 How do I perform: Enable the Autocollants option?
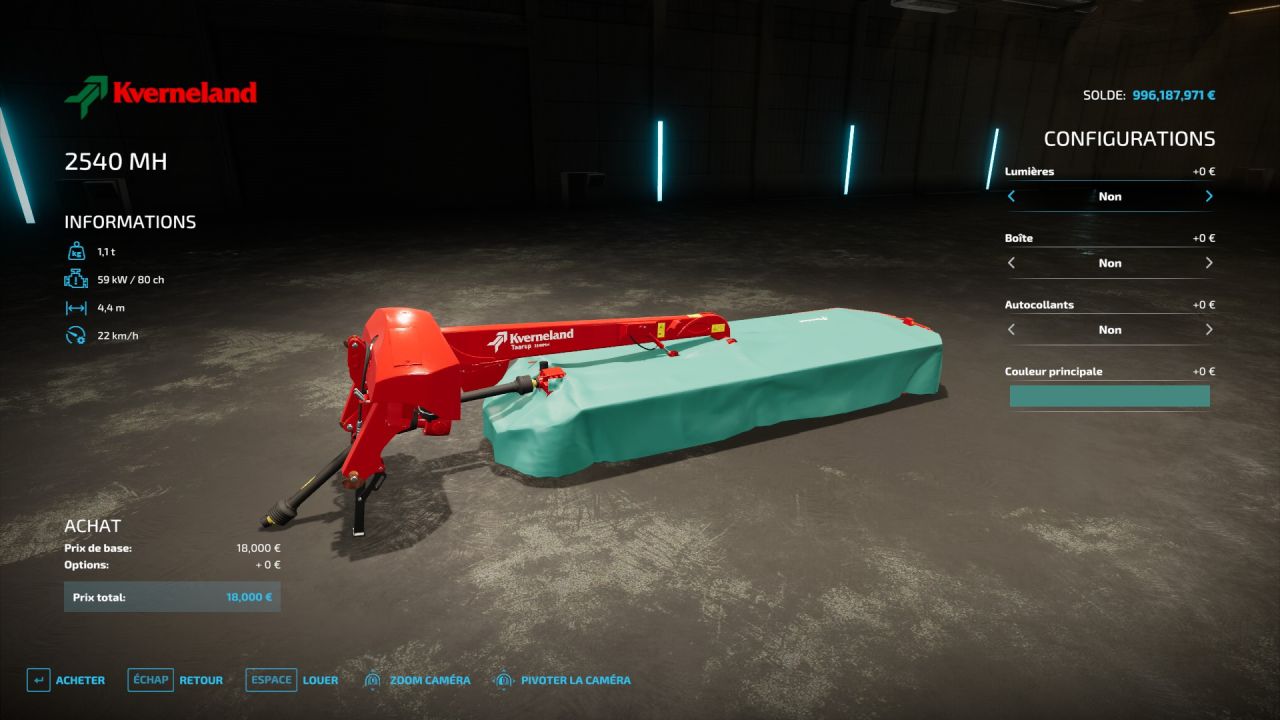1110,329
